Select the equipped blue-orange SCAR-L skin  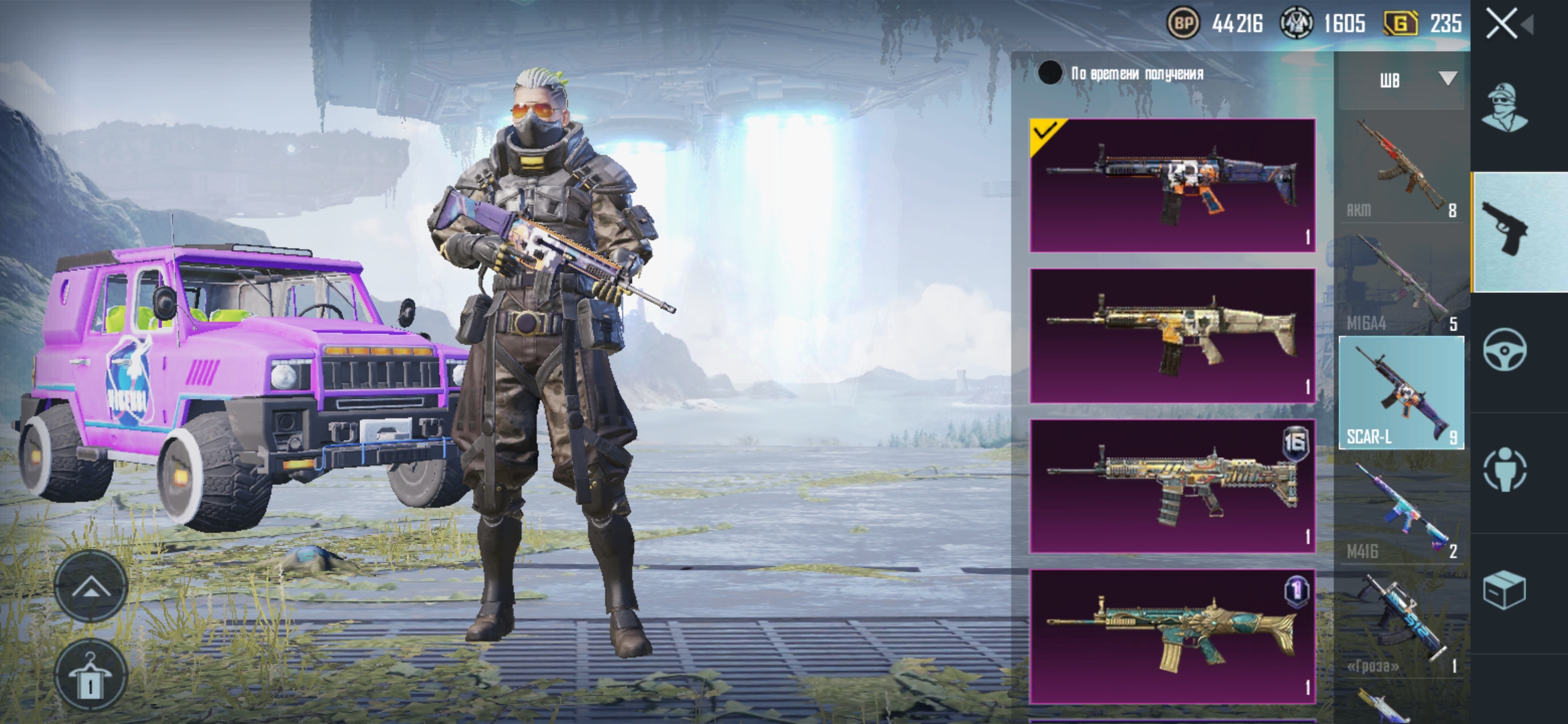1173,186
